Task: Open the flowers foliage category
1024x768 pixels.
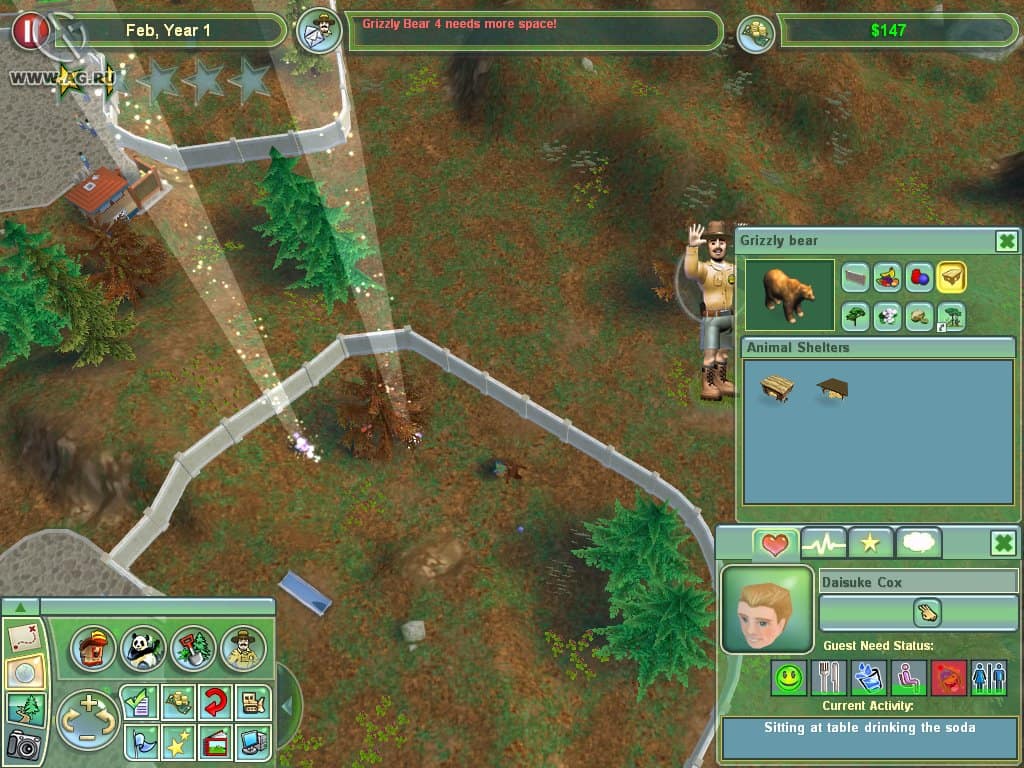Action: point(887,316)
